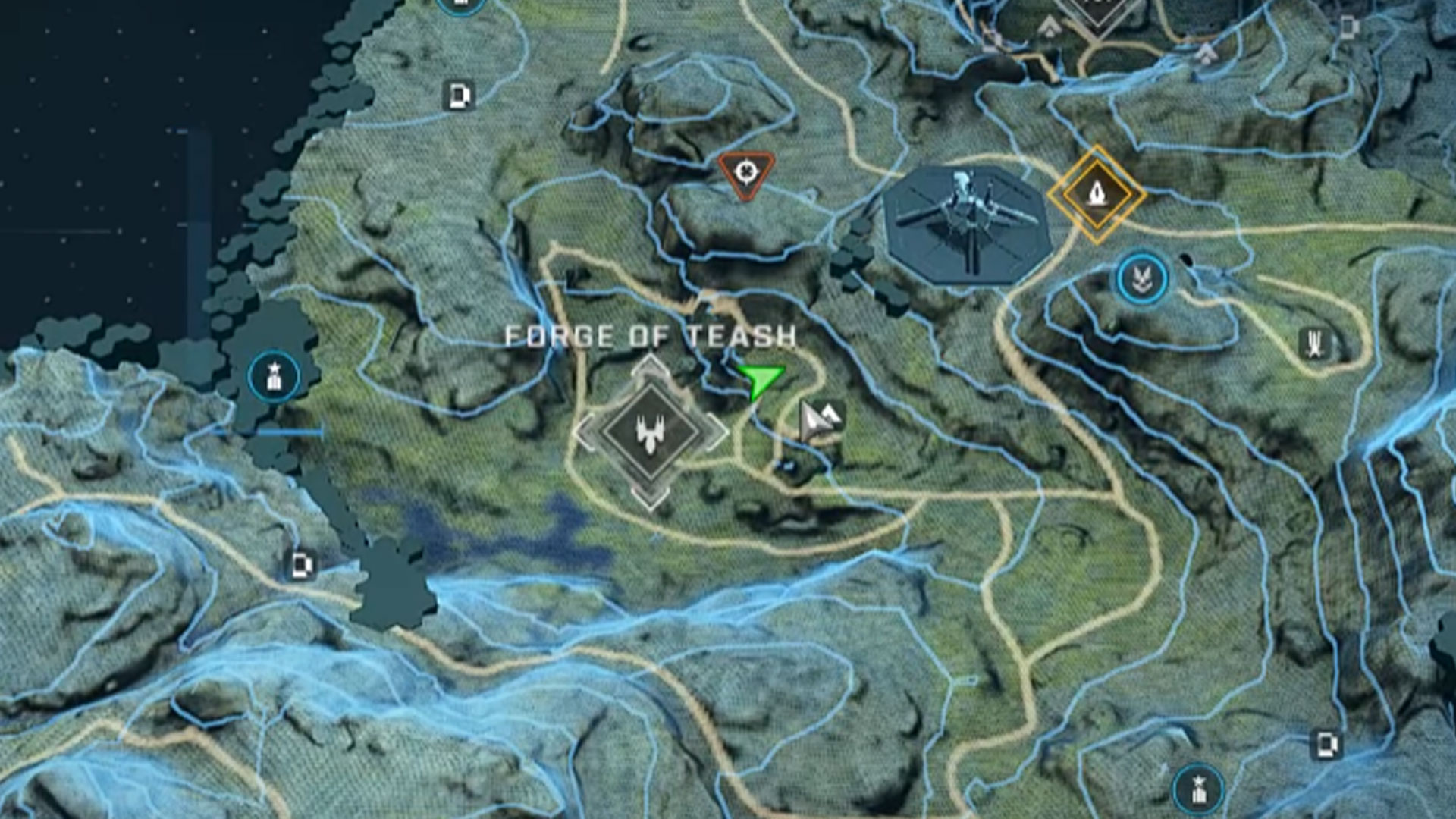Expand the right chevron on the Teash objective marker
This screenshot has width=1456, height=819.
(716, 434)
